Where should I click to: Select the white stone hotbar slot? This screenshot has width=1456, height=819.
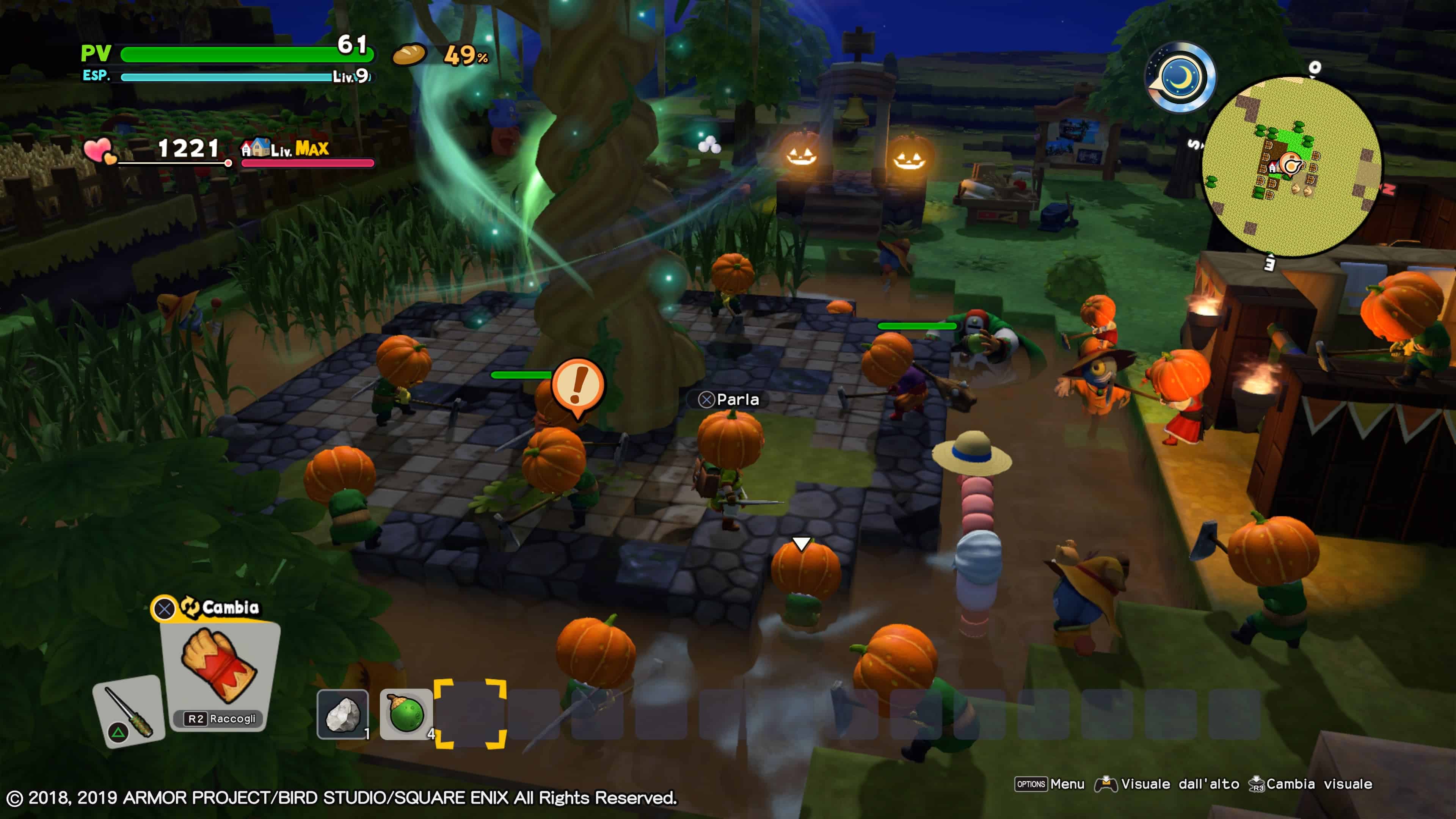(342, 714)
